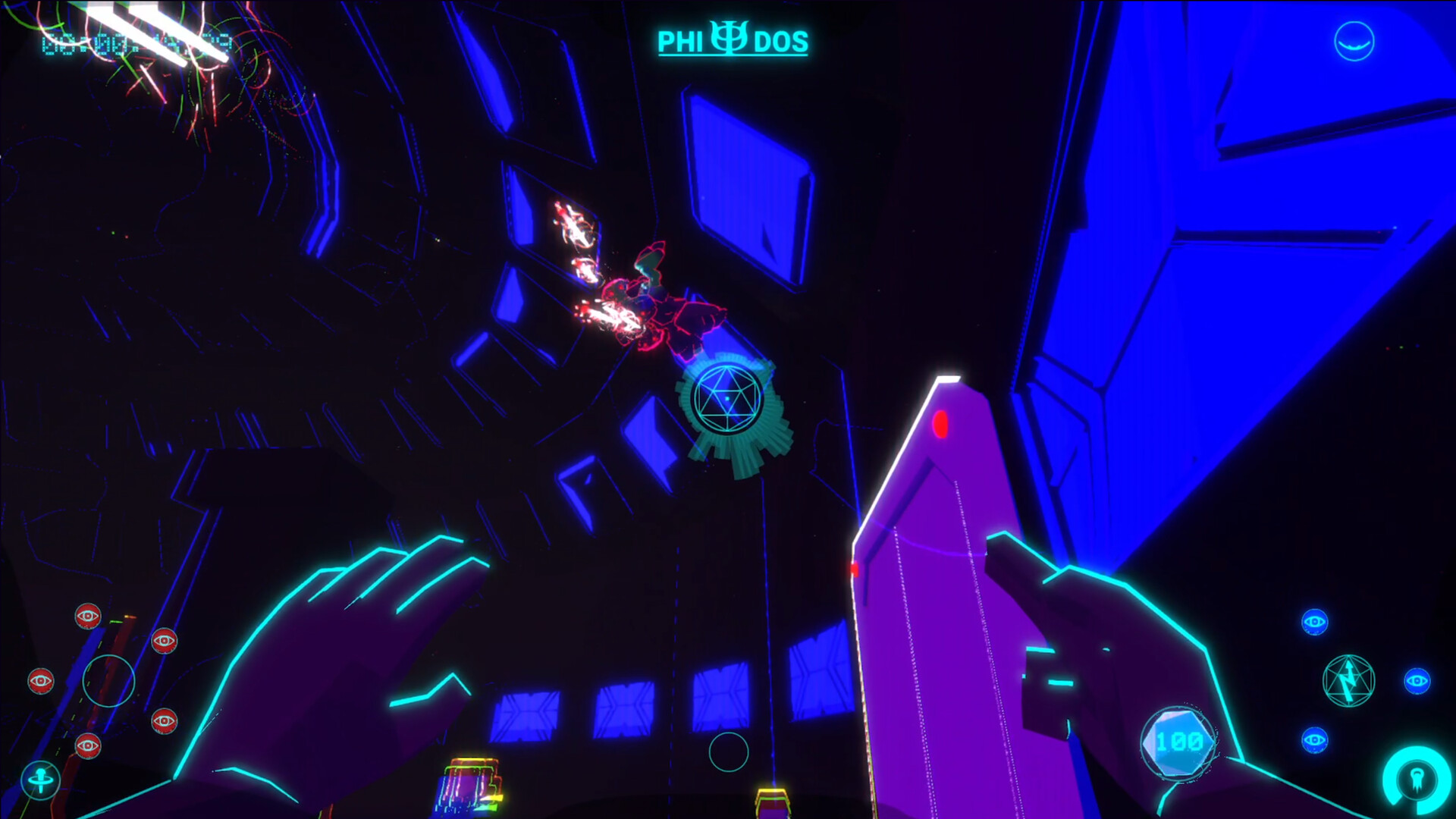
Task: Expand the red eye cluster near the left circle
Action: pos(41,681)
